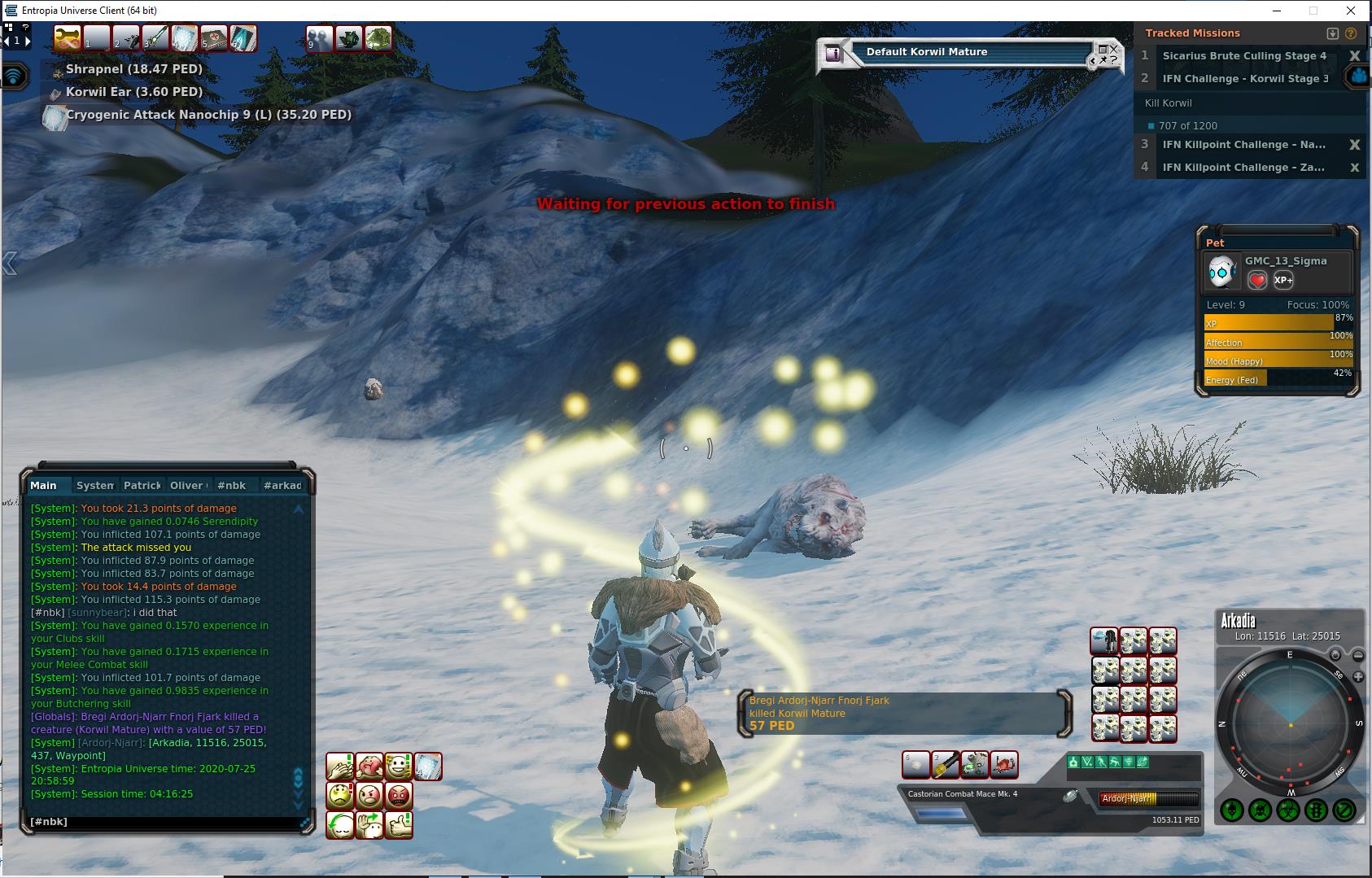Select the waving hand emote
The height and width of the screenshot is (878, 1372).
pos(369,825)
